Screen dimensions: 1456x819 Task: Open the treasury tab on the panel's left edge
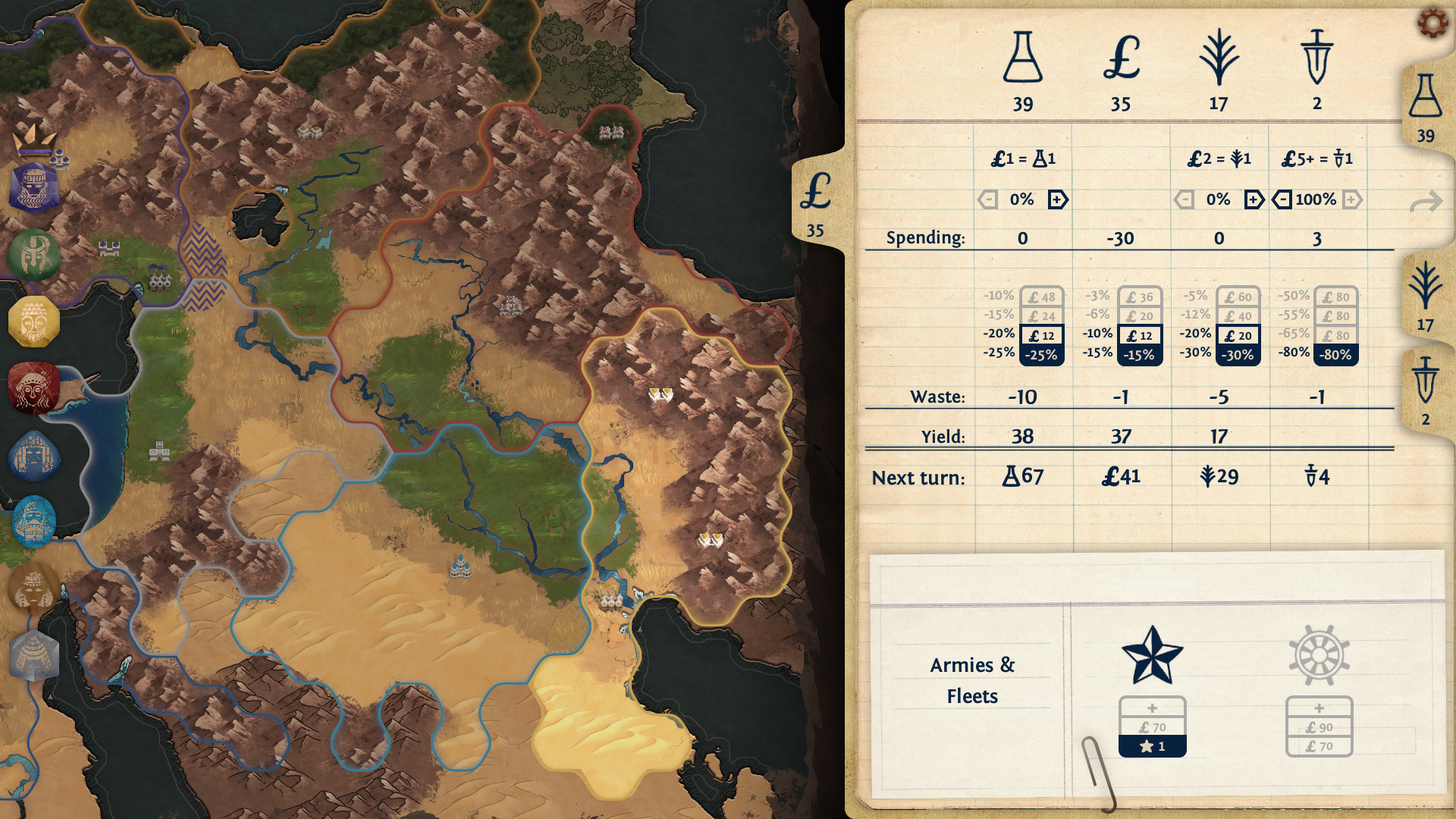[817, 201]
